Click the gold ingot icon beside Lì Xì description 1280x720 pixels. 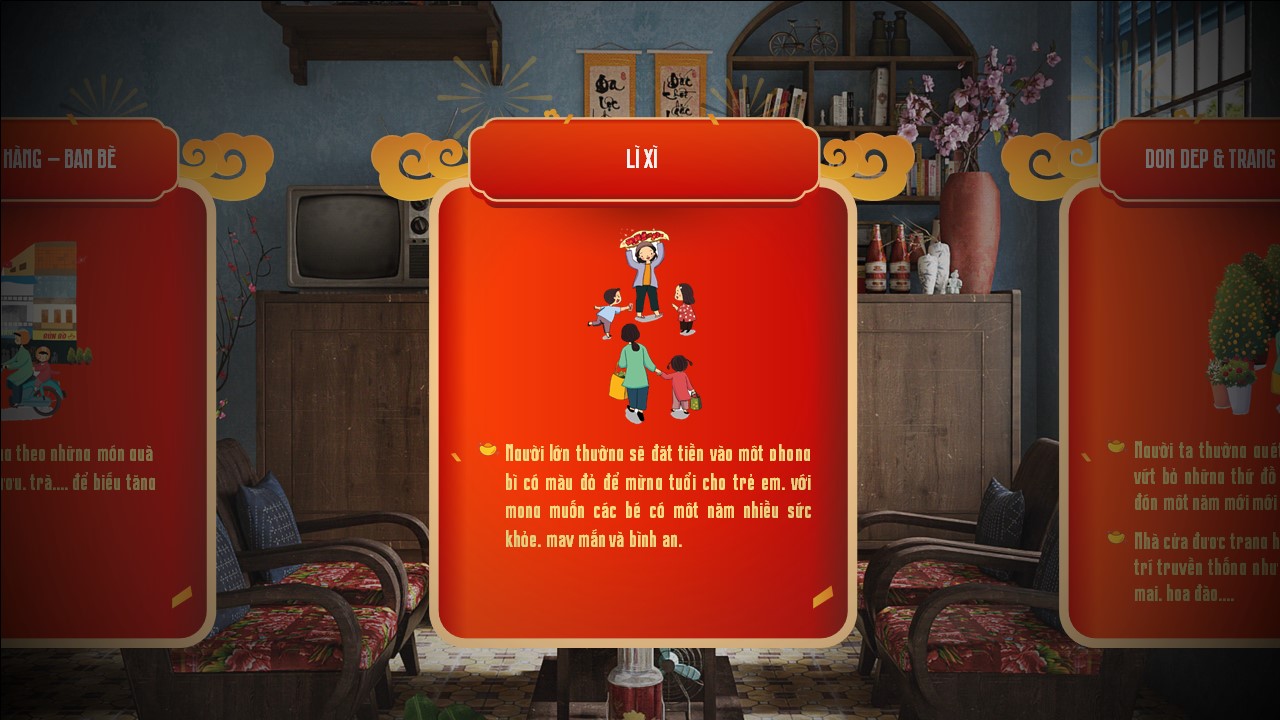coord(489,451)
